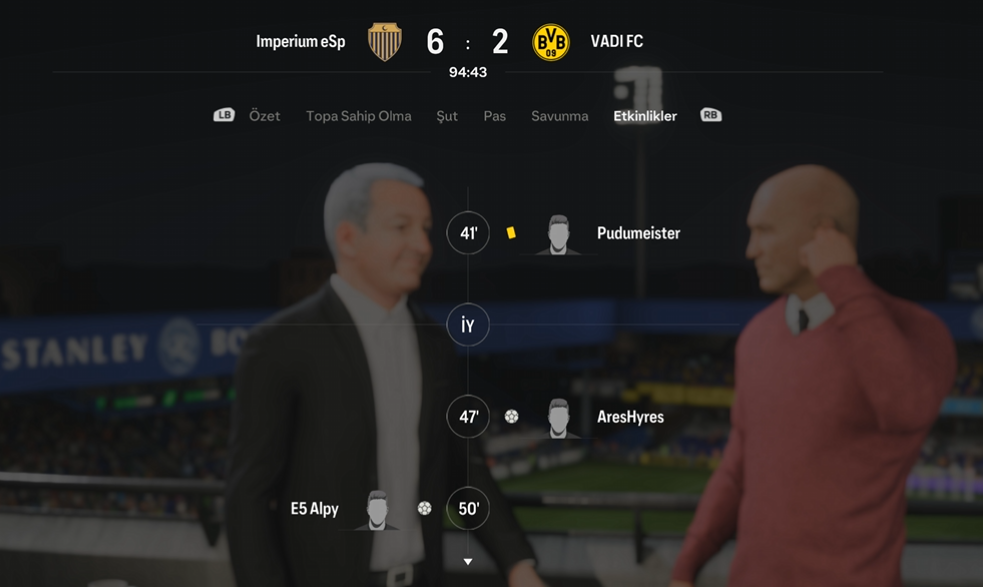Open the Topa Sahip Olma tab
Viewport: 983px width, 587px height.
[358, 116]
